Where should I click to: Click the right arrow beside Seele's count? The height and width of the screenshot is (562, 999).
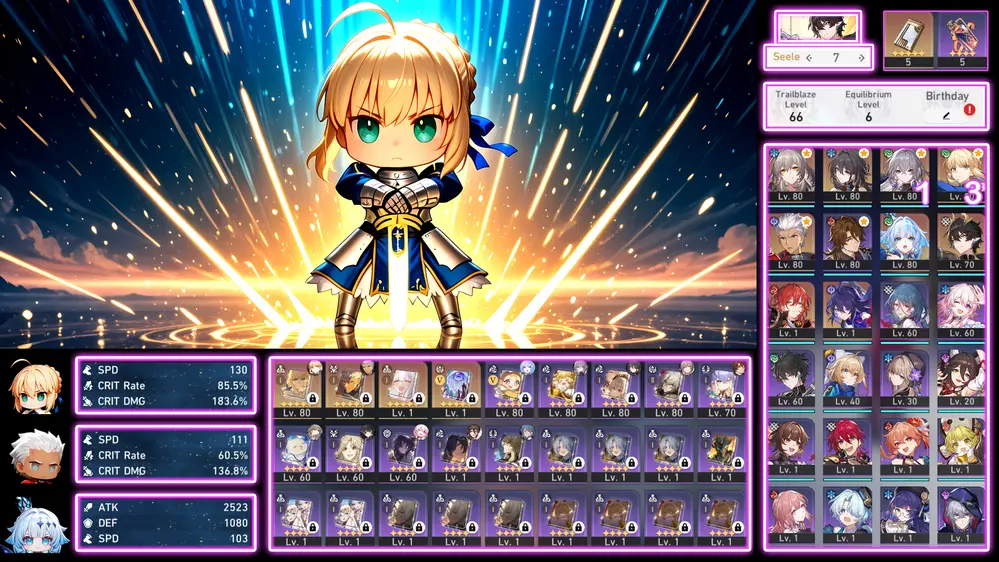(861, 58)
